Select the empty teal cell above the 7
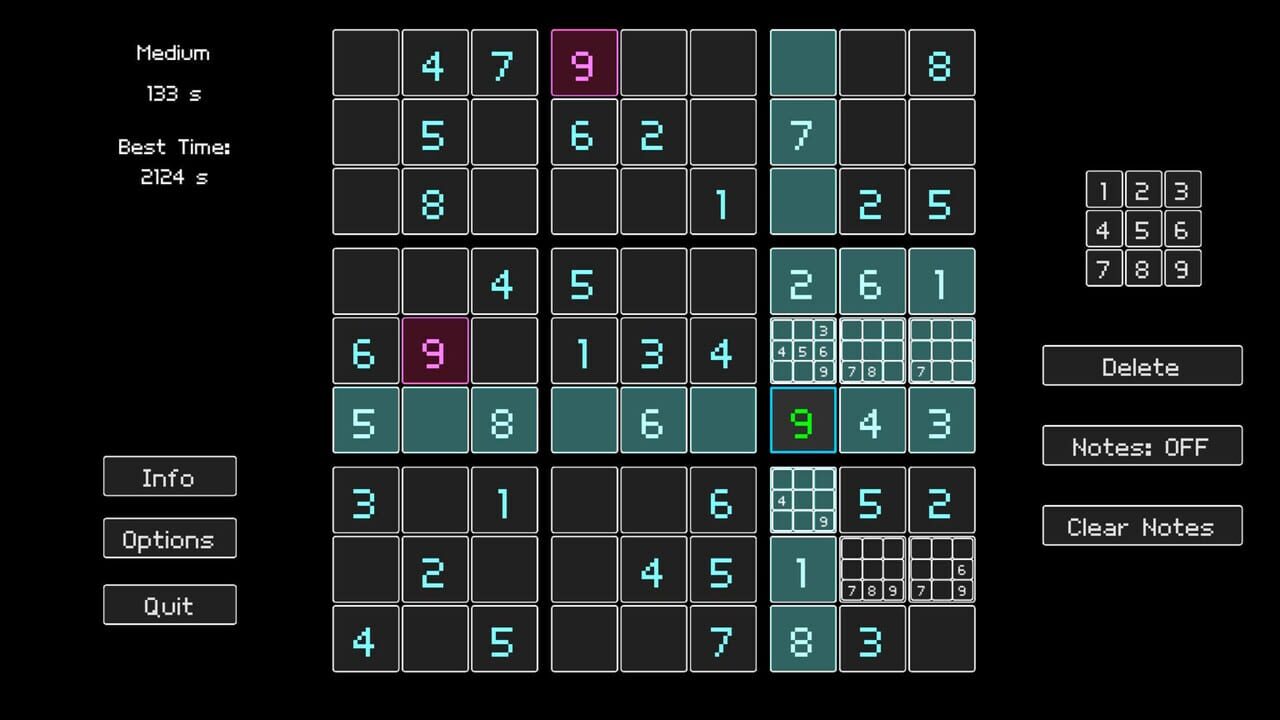The width and height of the screenshot is (1280, 720). coord(802,63)
